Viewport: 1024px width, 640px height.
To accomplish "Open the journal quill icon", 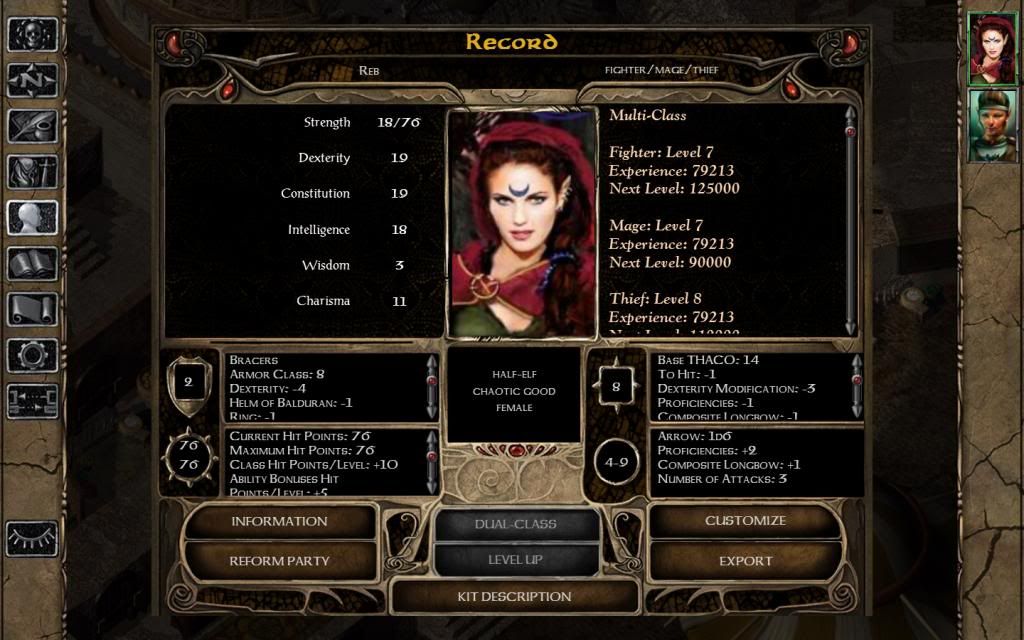I will pyautogui.click(x=32, y=126).
